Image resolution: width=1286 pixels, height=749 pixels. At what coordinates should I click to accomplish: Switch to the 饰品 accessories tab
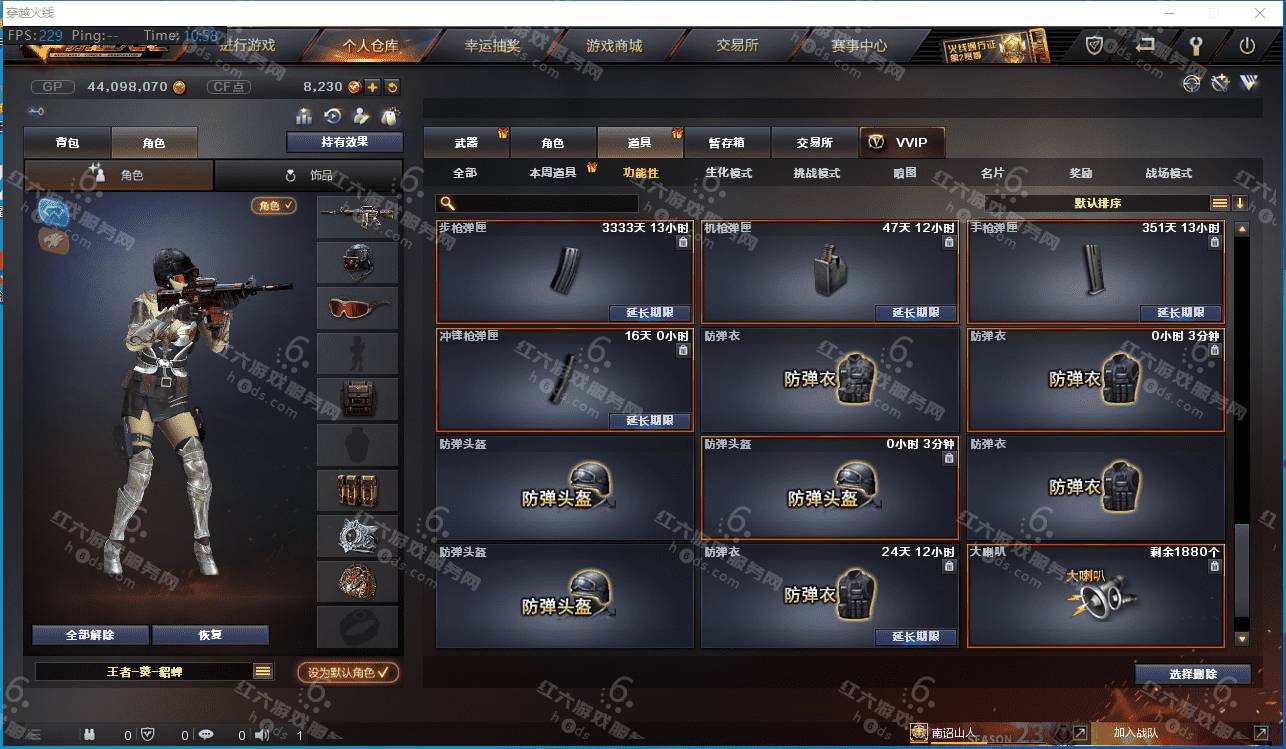[x=309, y=175]
